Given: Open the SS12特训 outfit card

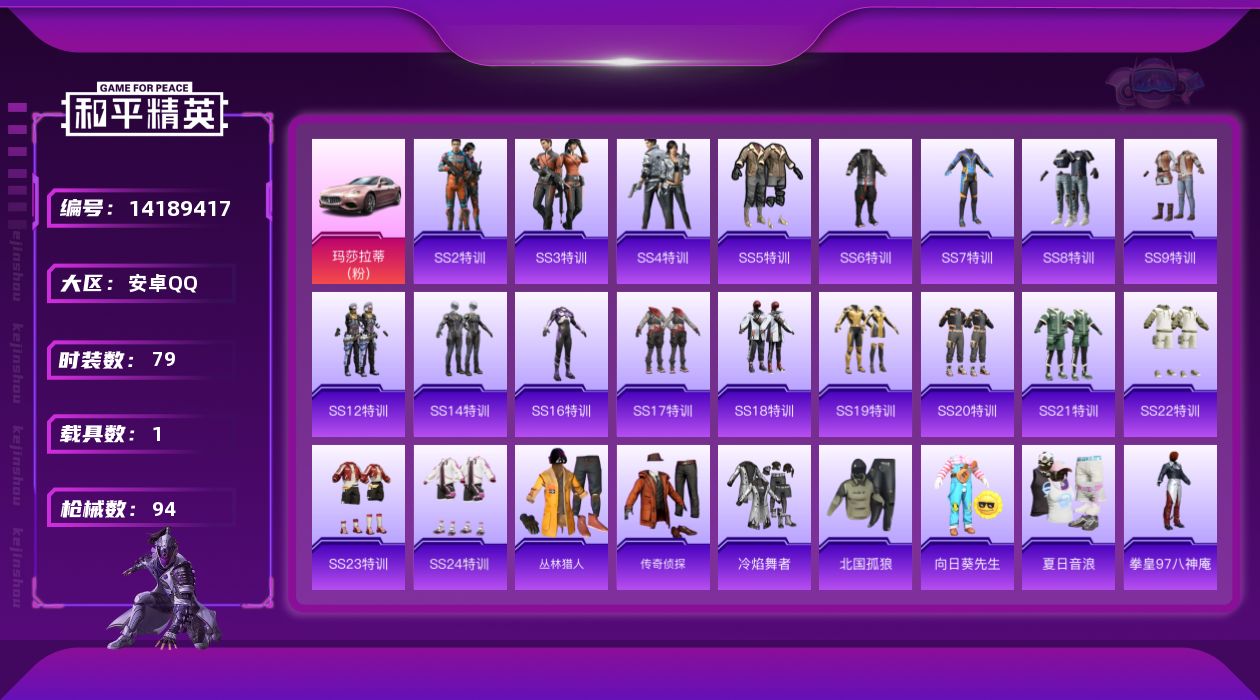Looking at the screenshot, I should 358,364.
